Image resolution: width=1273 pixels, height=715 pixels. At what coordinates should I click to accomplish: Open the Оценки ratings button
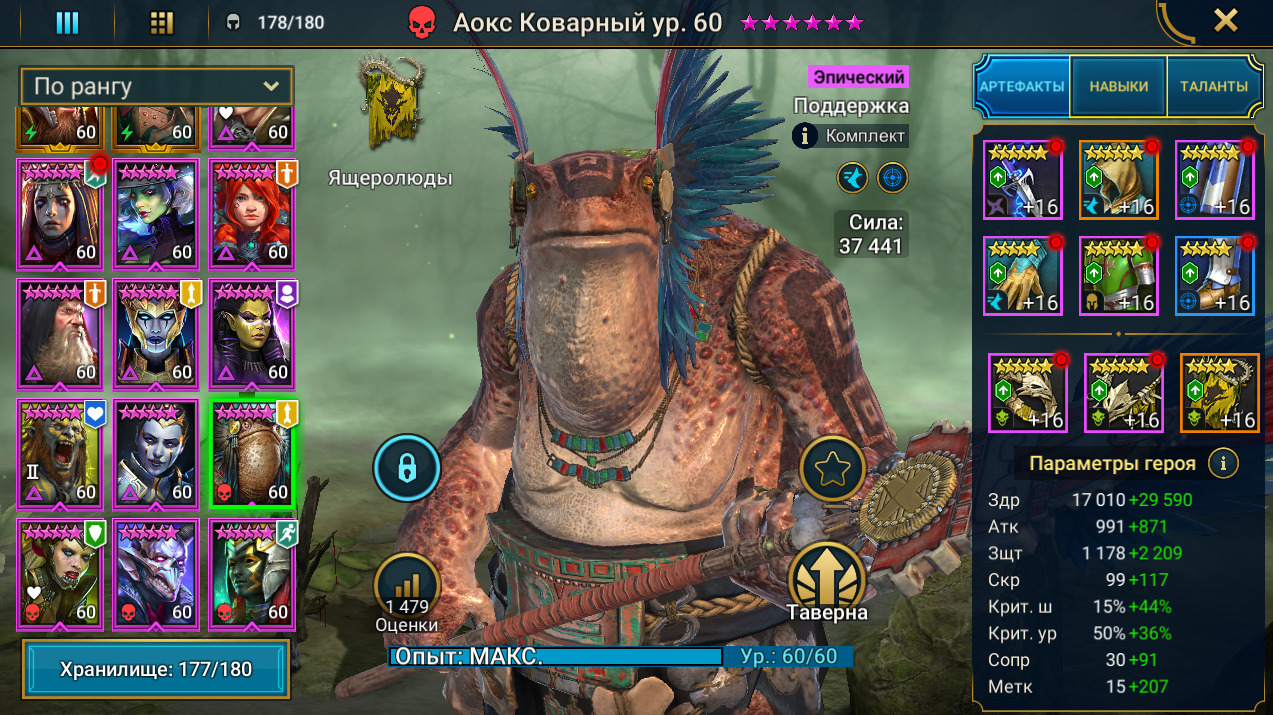click(x=407, y=590)
